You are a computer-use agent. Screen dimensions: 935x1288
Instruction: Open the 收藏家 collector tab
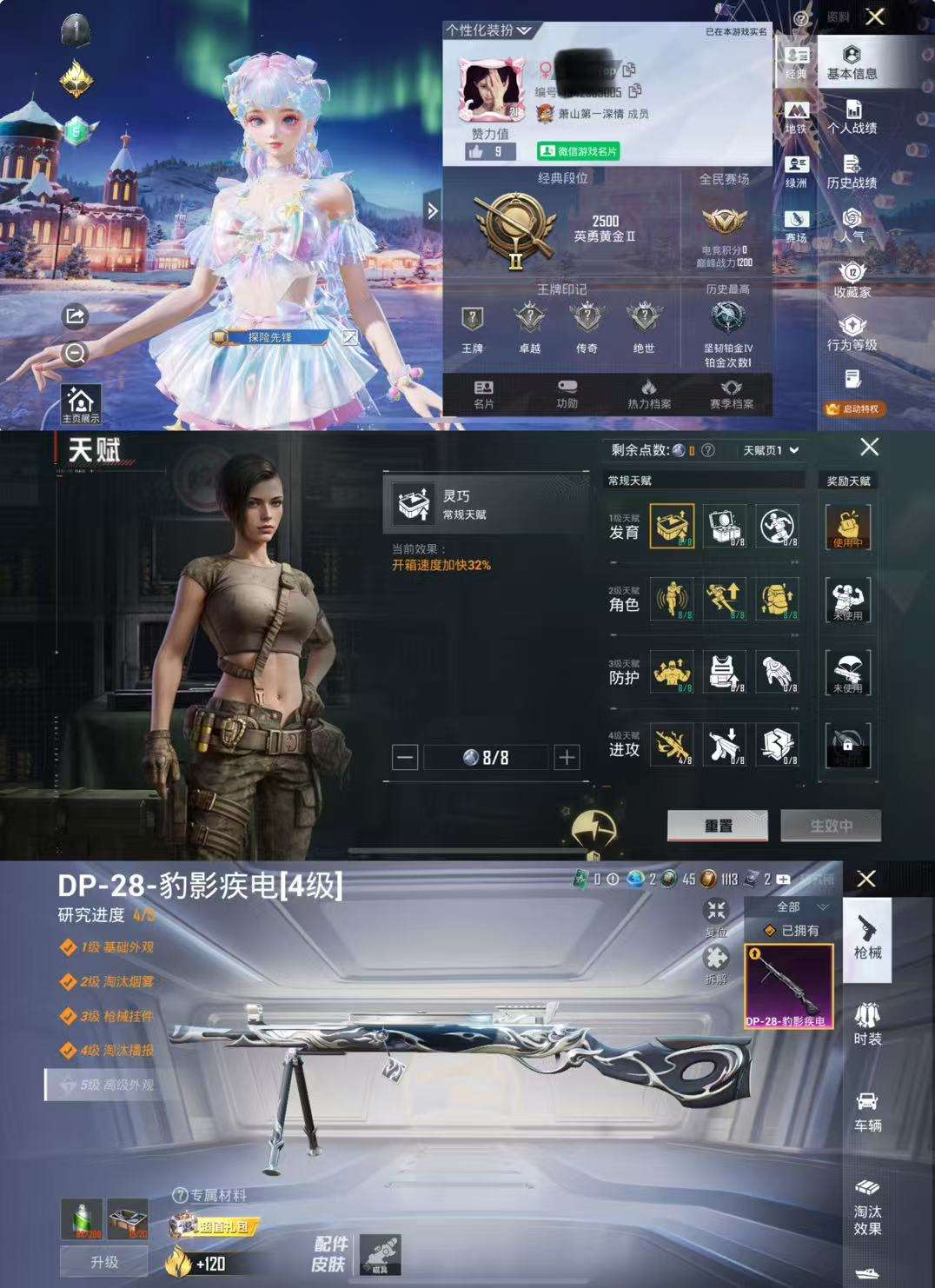852,280
